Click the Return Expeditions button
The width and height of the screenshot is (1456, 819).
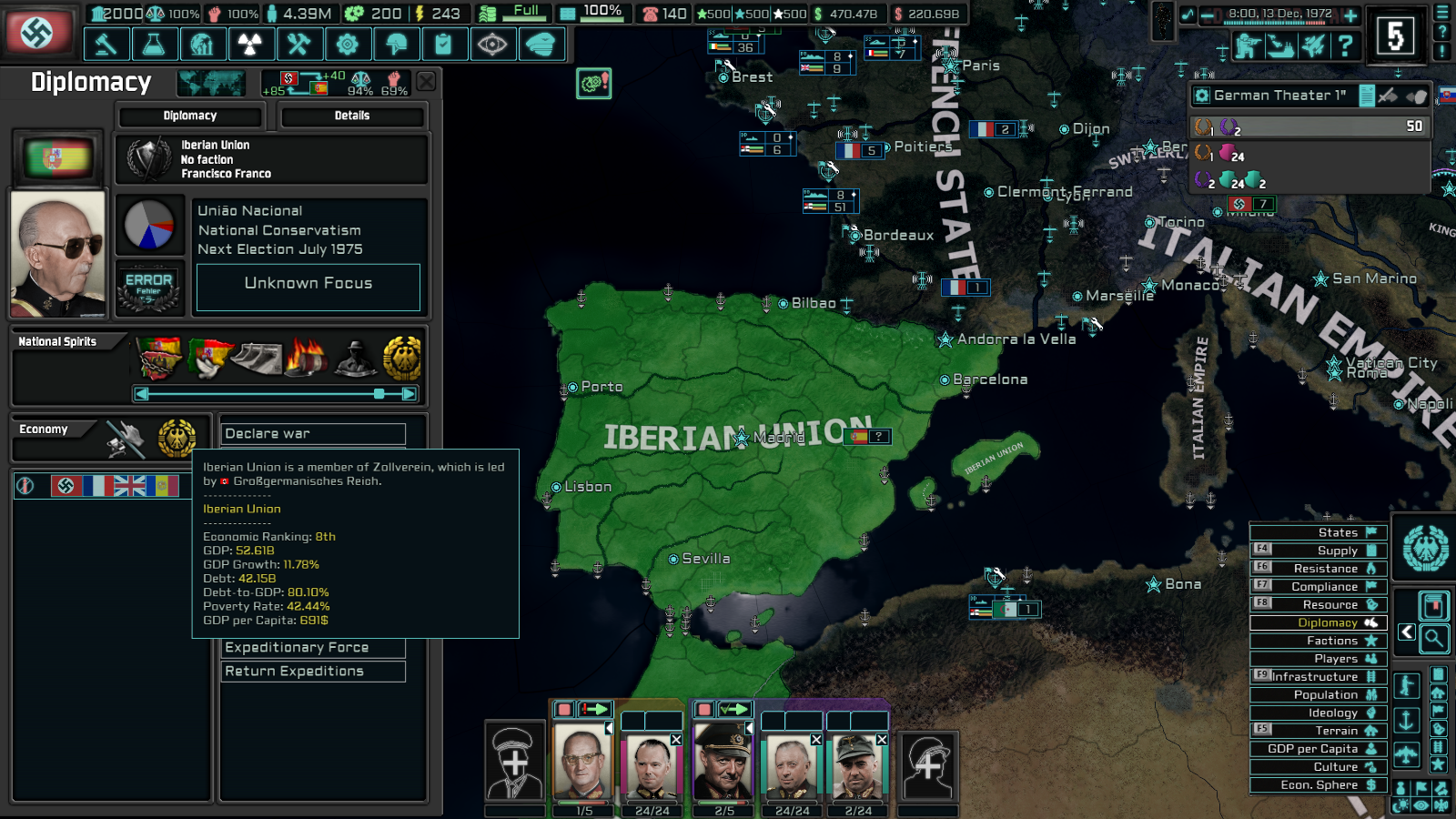point(313,672)
